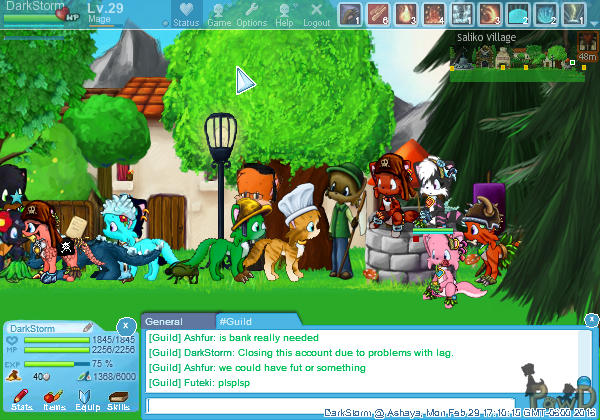This screenshot has width=600, height=420.
Task: Open the Options menu
Action: click(x=251, y=15)
